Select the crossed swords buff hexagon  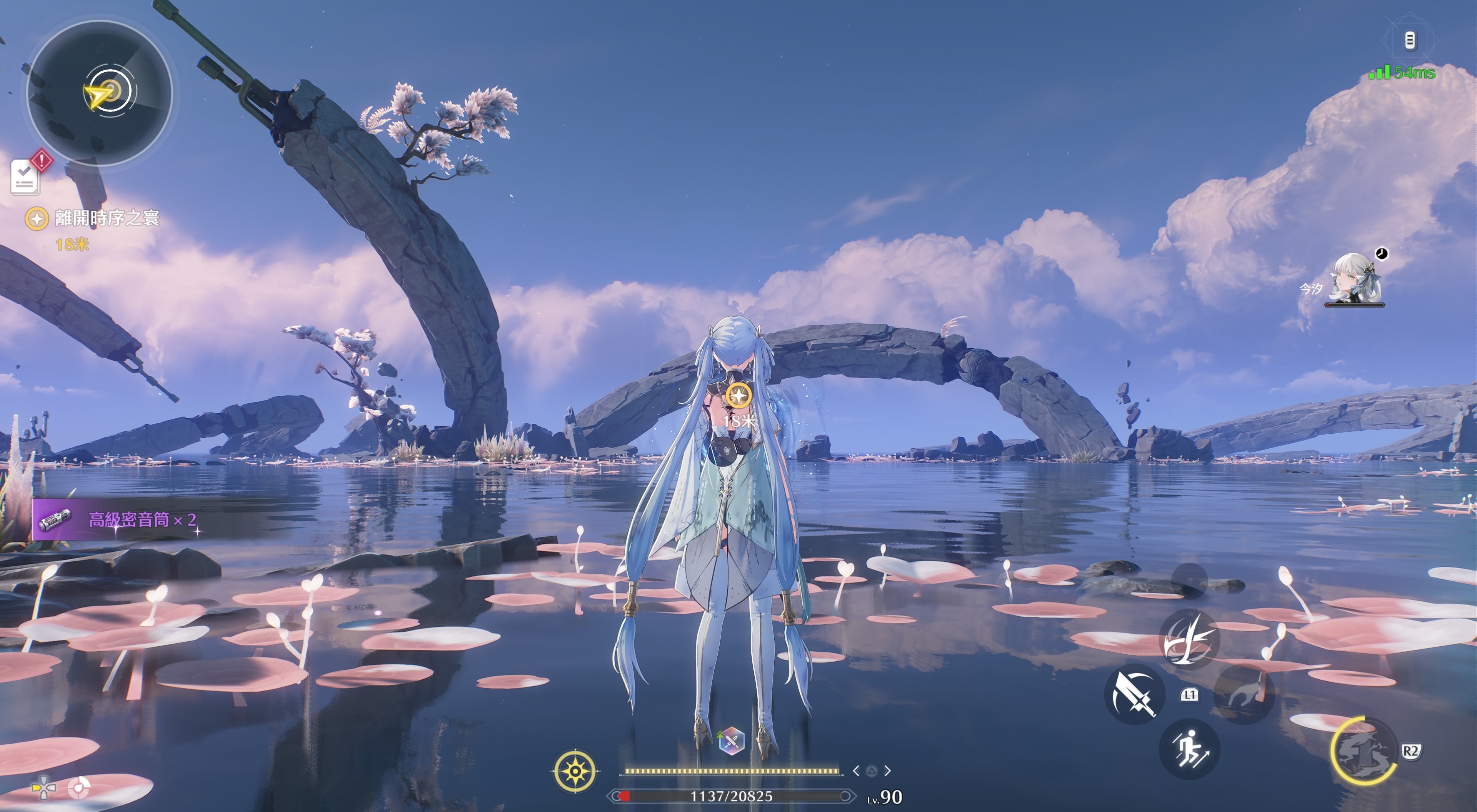pos(732,741)
